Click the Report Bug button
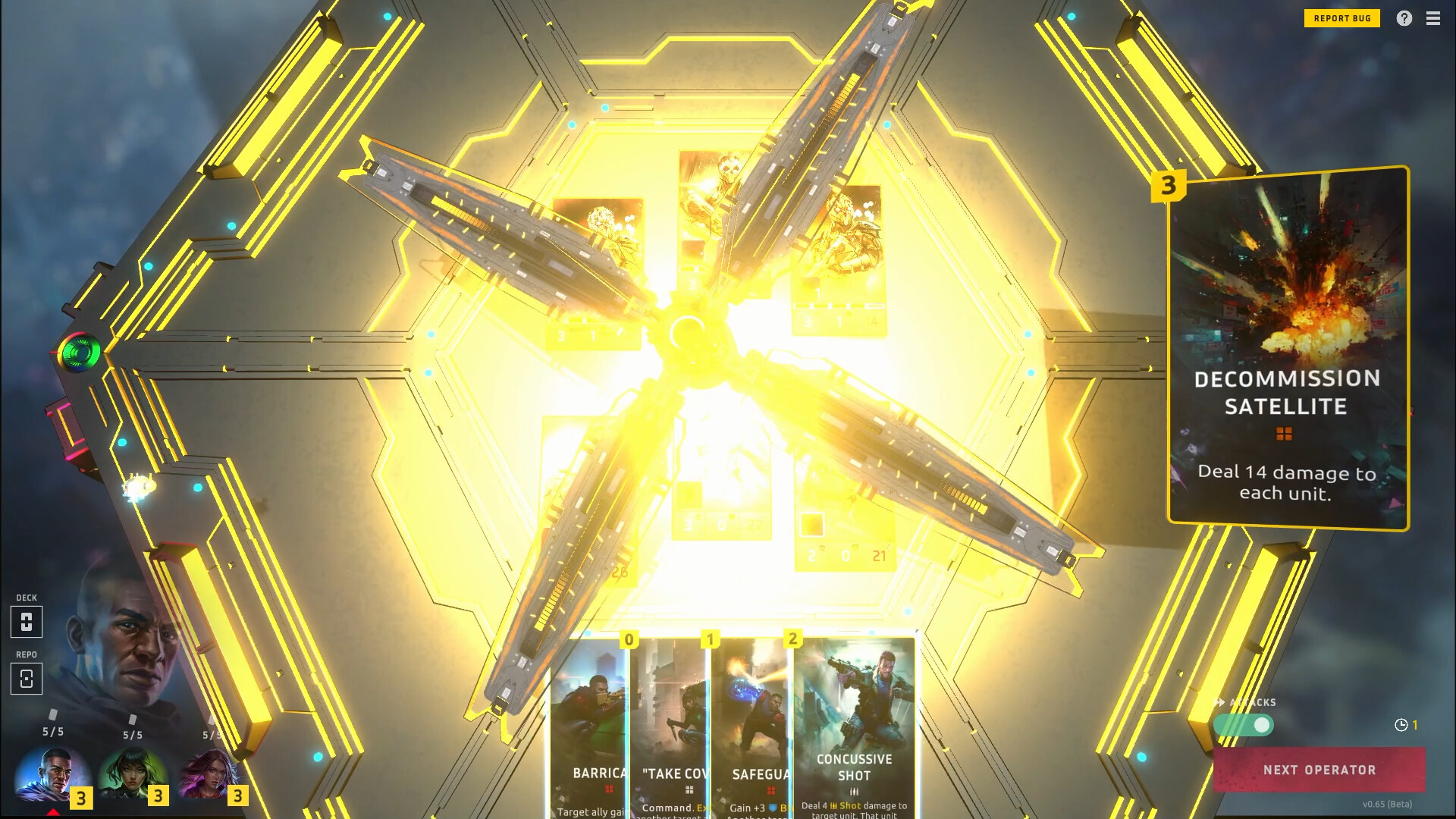The width and height of the screenshot is (1456, 819). pos(1342,17)
